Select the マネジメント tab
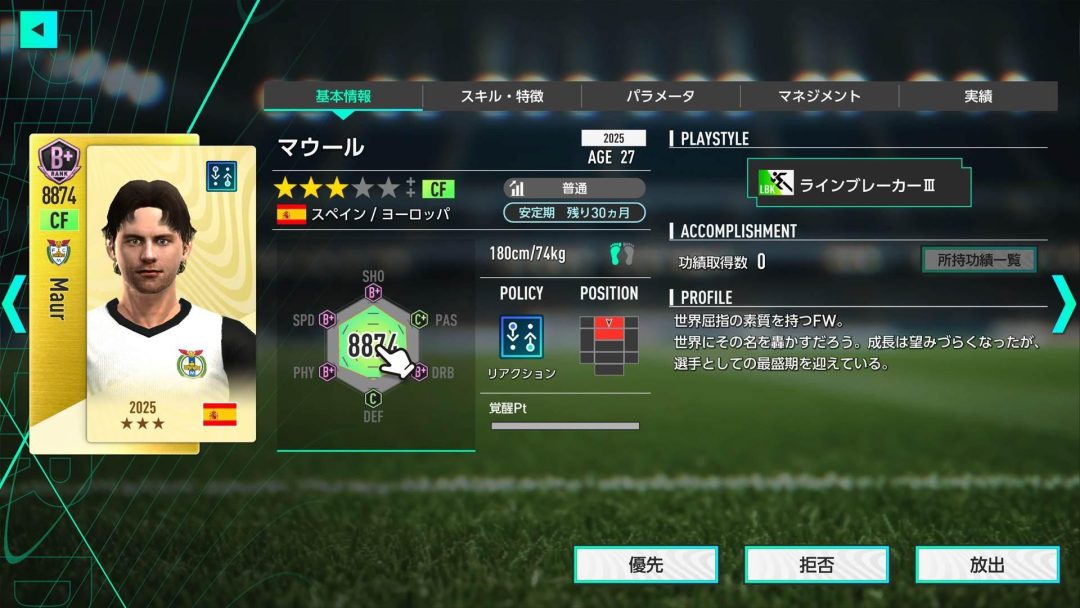The width and height of the screenshot is (1080, 608). pyautogui.click(x=819, y=97)
